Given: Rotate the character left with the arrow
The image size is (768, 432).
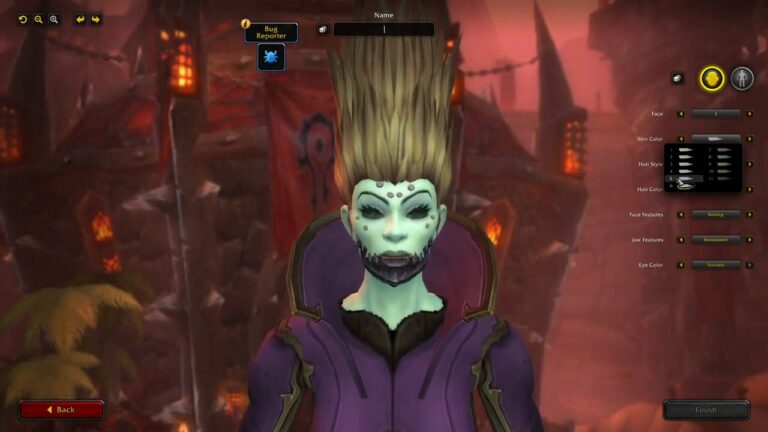Looking at the screenshot, I should pos(80,19).
